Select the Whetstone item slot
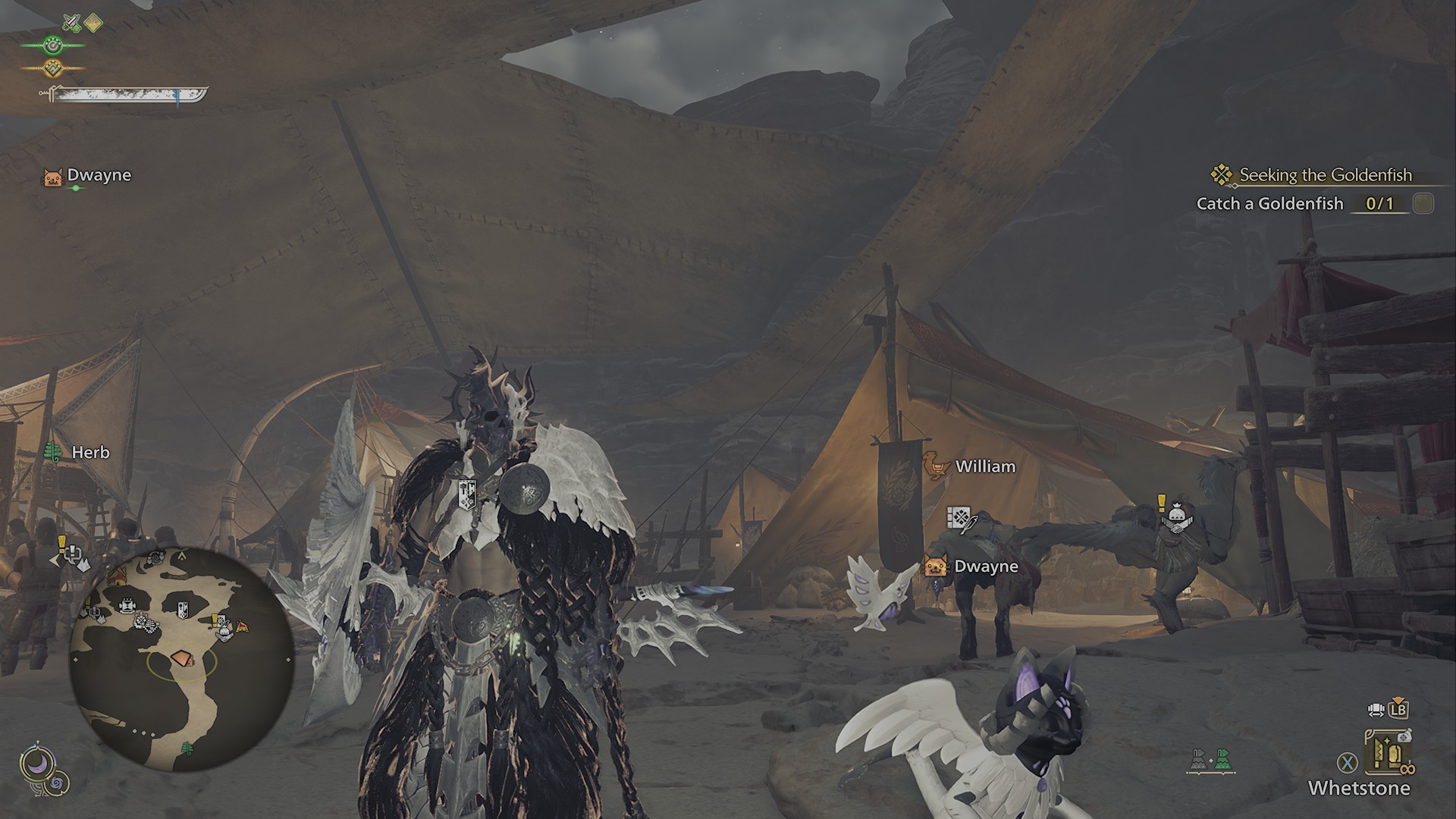Screen dimensions: 1456x819 pos(1388,761)
